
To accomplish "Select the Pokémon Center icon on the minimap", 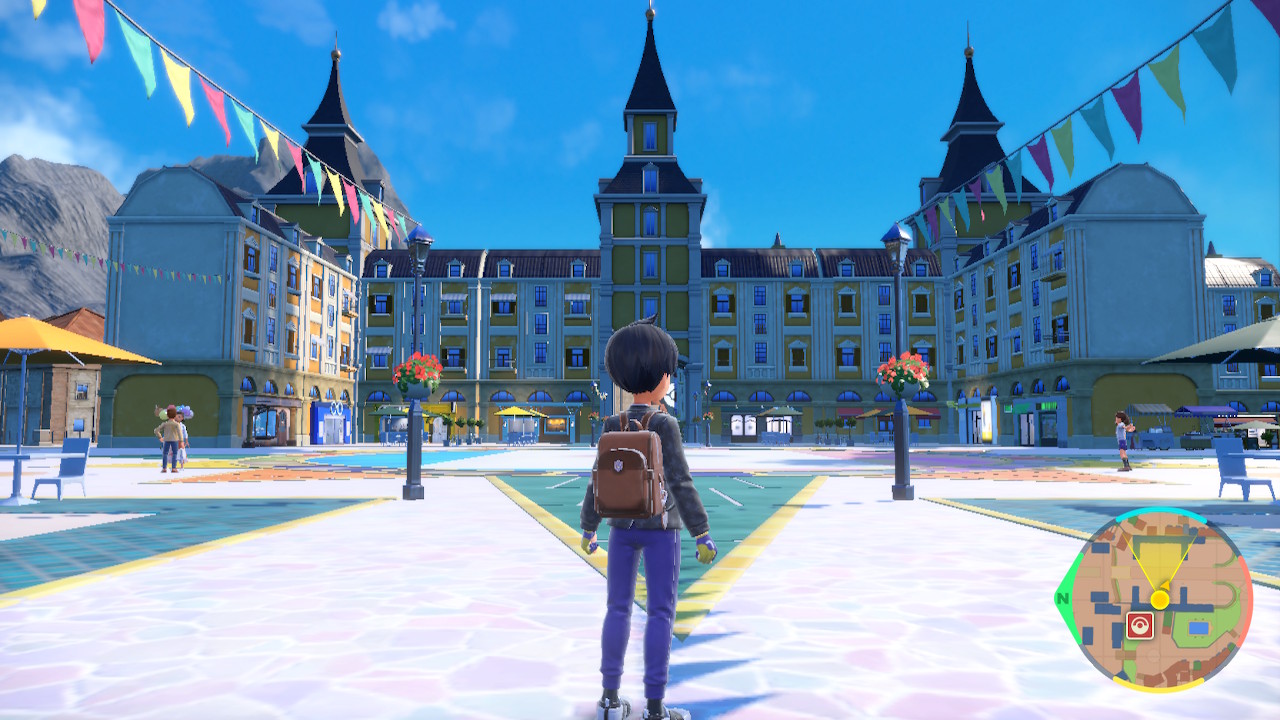I will (1140, 625).
